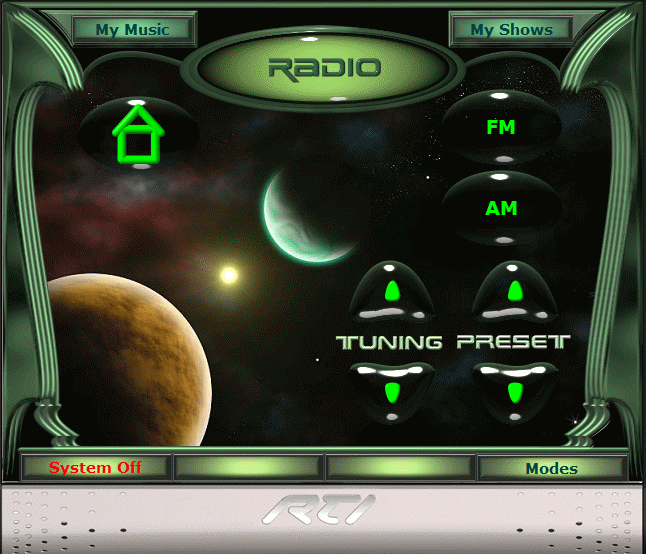The height and width of the screenshot is (554, 646).
Task: Open the Modes menu
Action: click(551, 468)
